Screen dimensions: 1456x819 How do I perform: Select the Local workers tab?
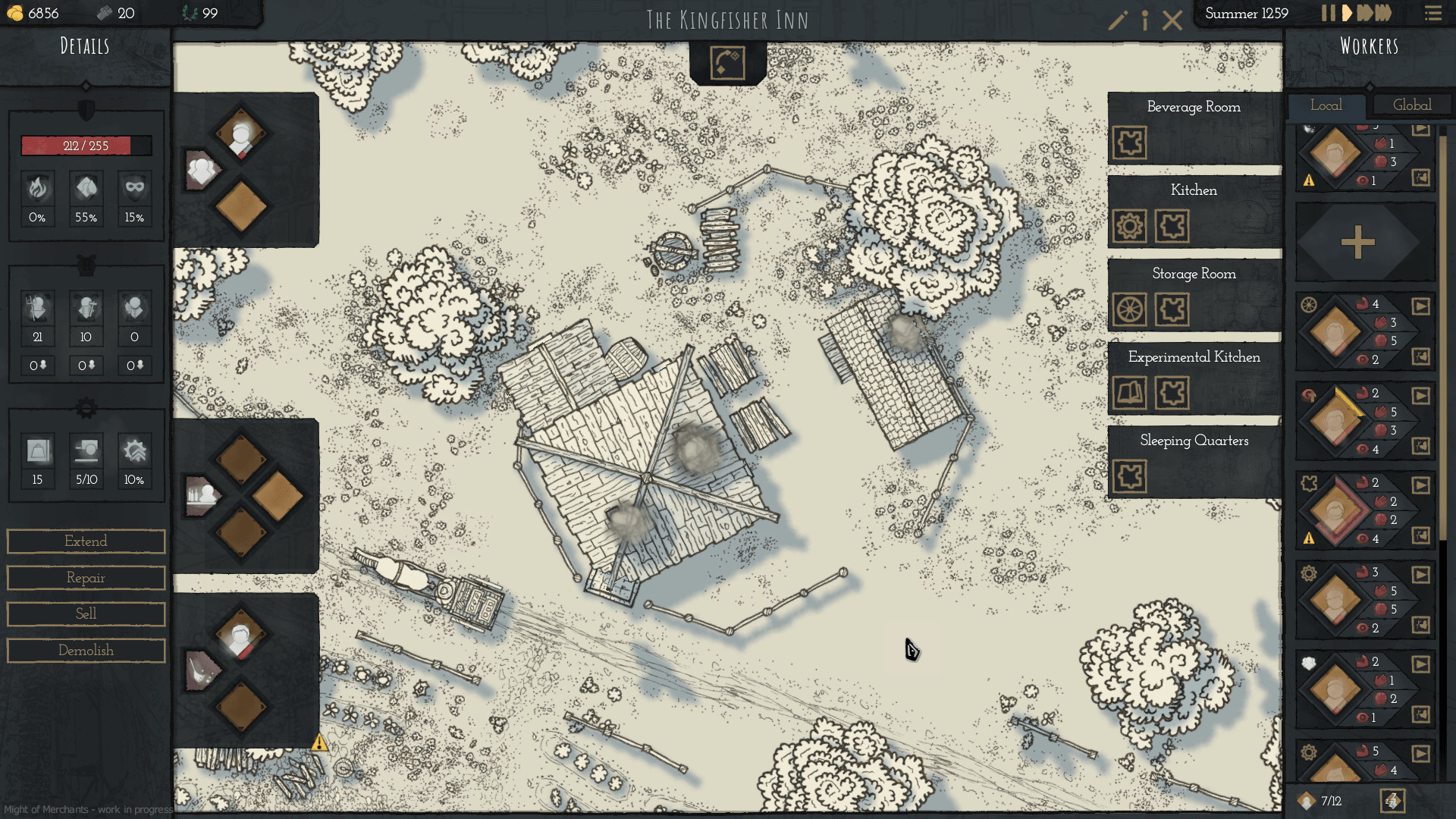(1326, 105)
